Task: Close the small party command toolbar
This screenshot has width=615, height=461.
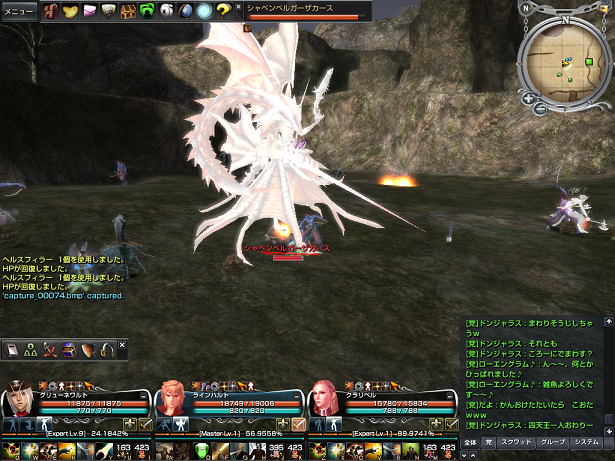Action: (x=122, y=345)
